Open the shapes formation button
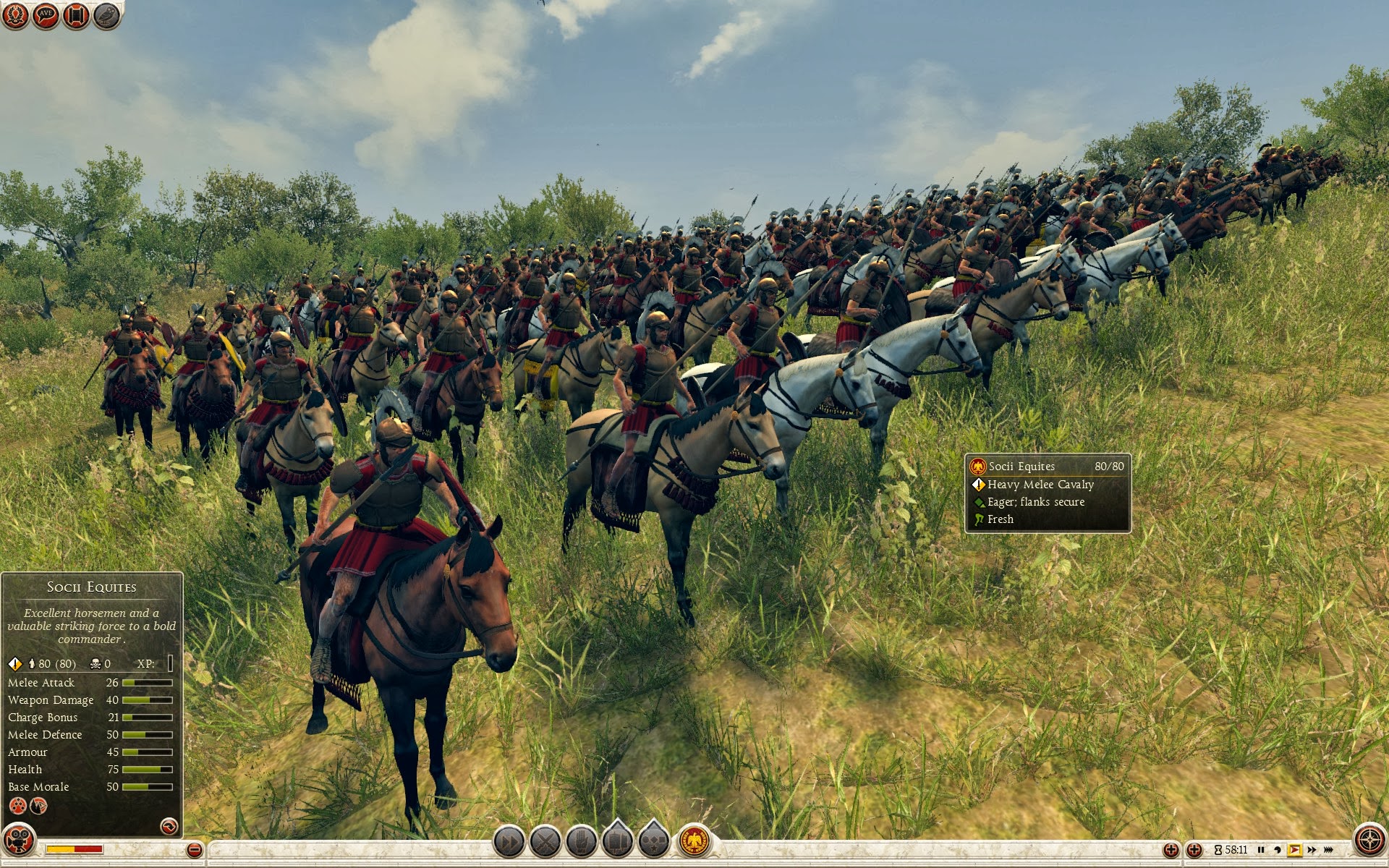 point(653,841)
